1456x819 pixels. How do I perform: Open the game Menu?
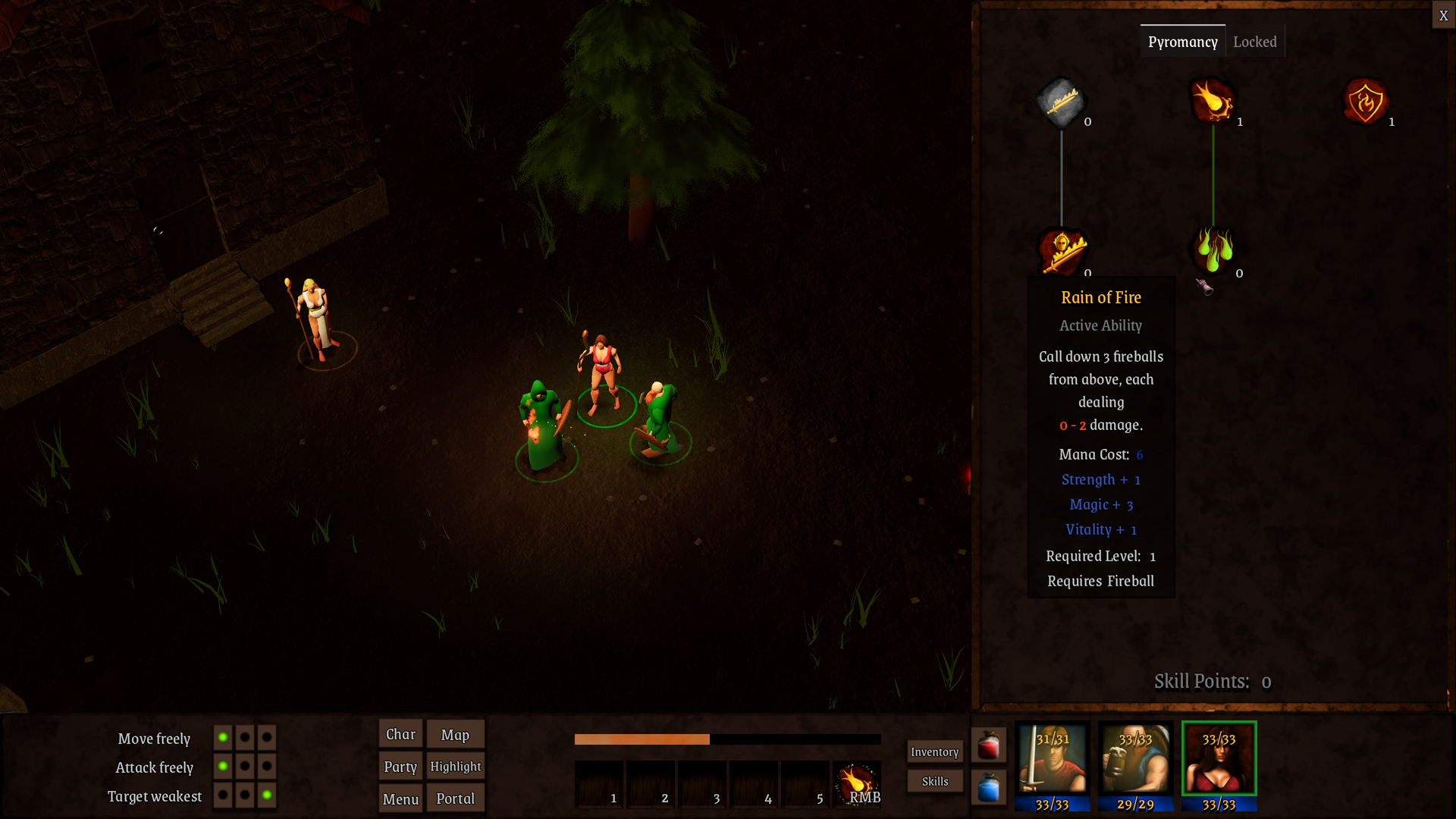click(400, 799)
